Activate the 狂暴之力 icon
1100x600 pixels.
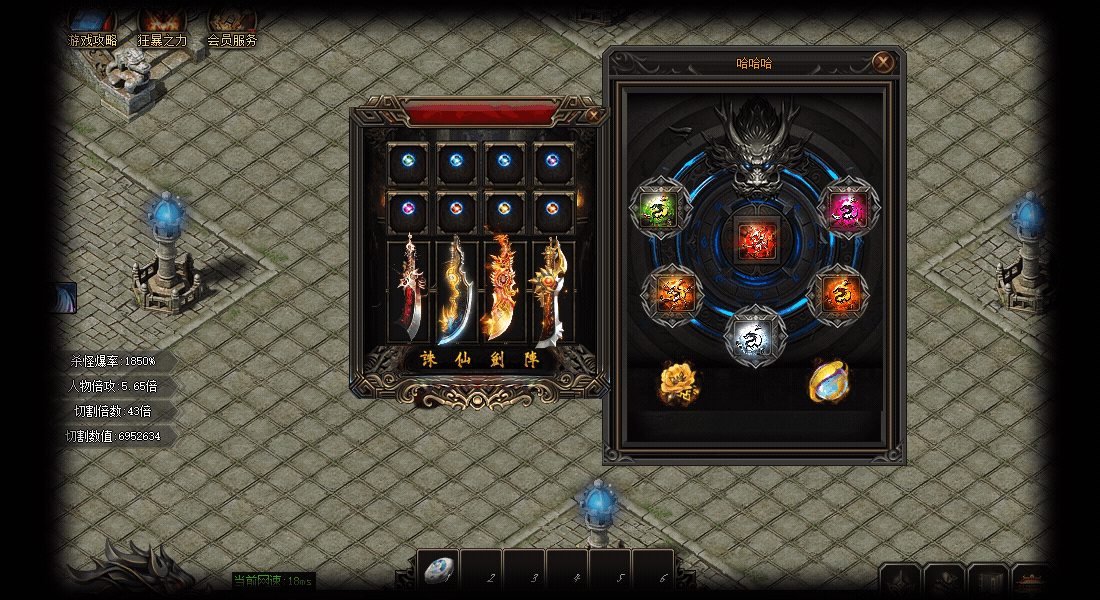(x=162, y=27)
